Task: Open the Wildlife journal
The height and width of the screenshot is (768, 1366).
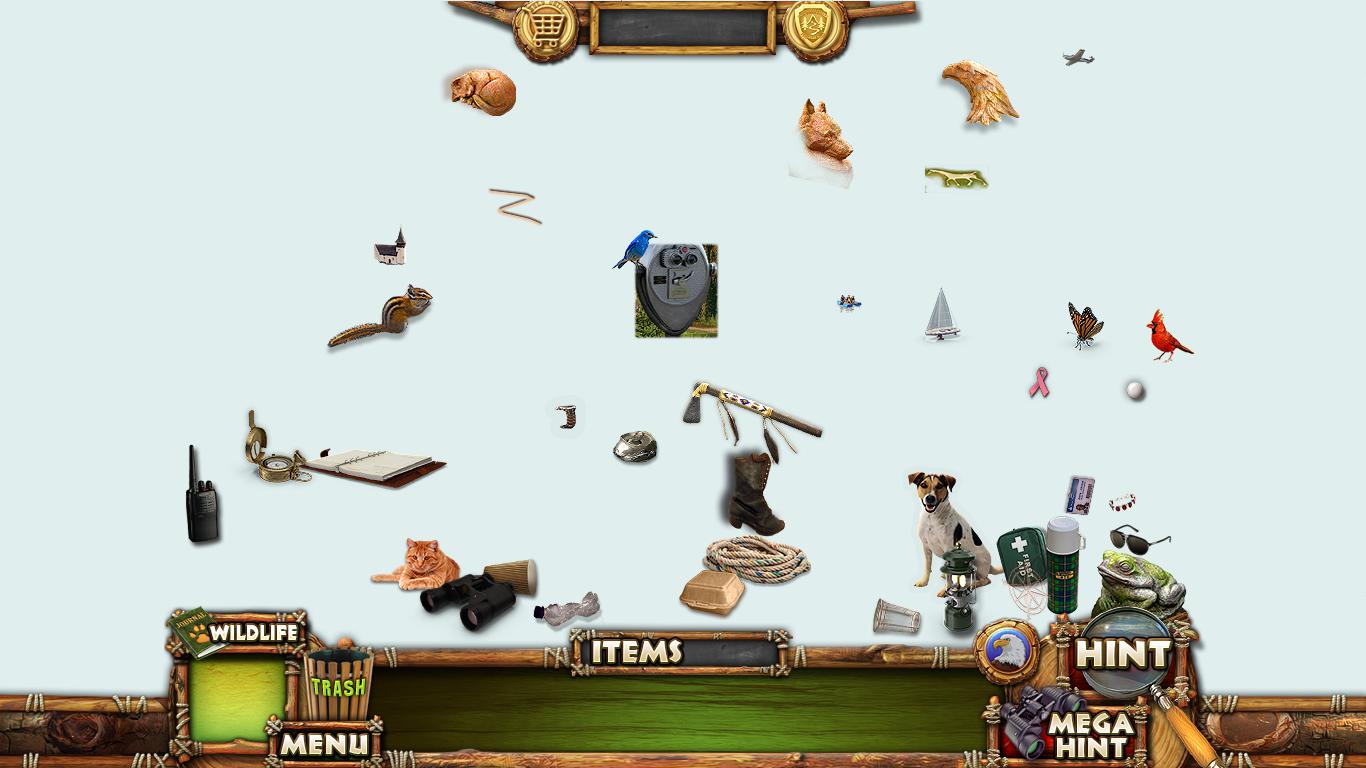Action: coord(238,633)
